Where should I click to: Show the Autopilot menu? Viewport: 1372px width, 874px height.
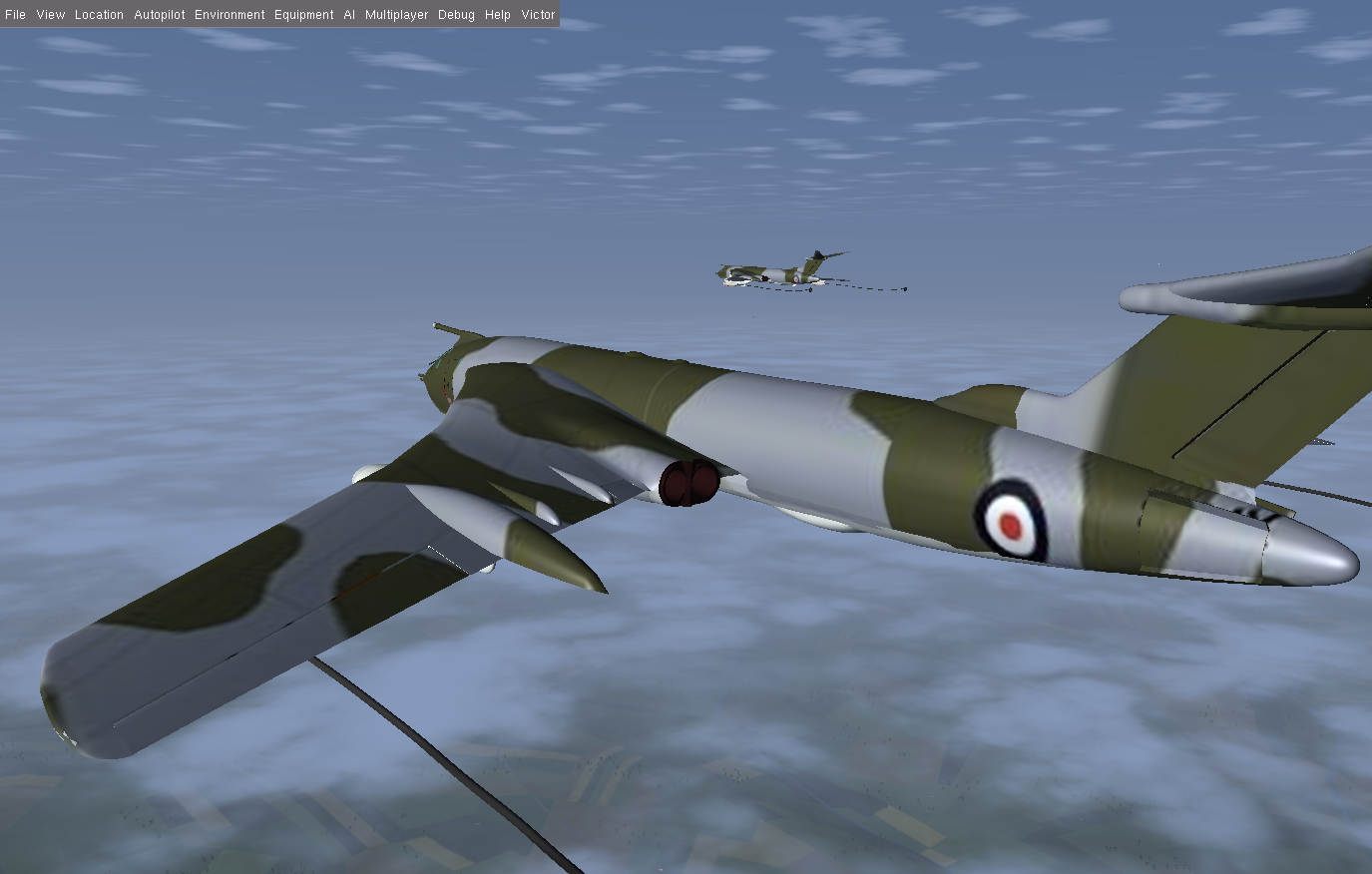(159, 15)
